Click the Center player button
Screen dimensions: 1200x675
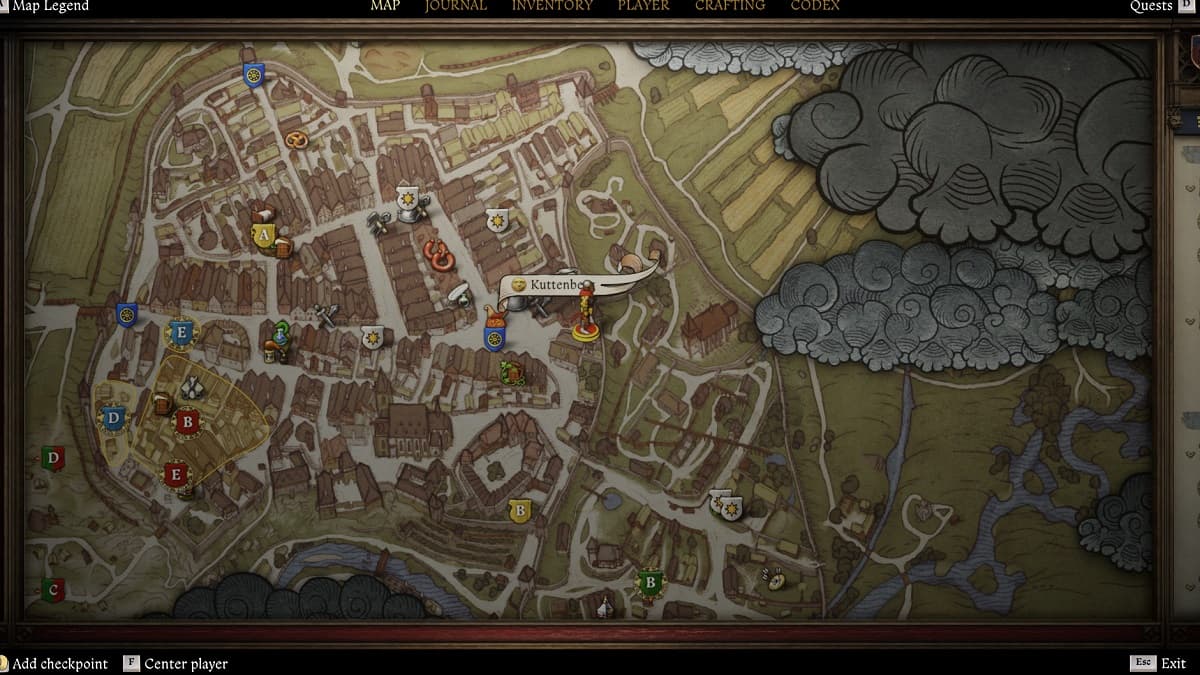[x=186, y=664]
